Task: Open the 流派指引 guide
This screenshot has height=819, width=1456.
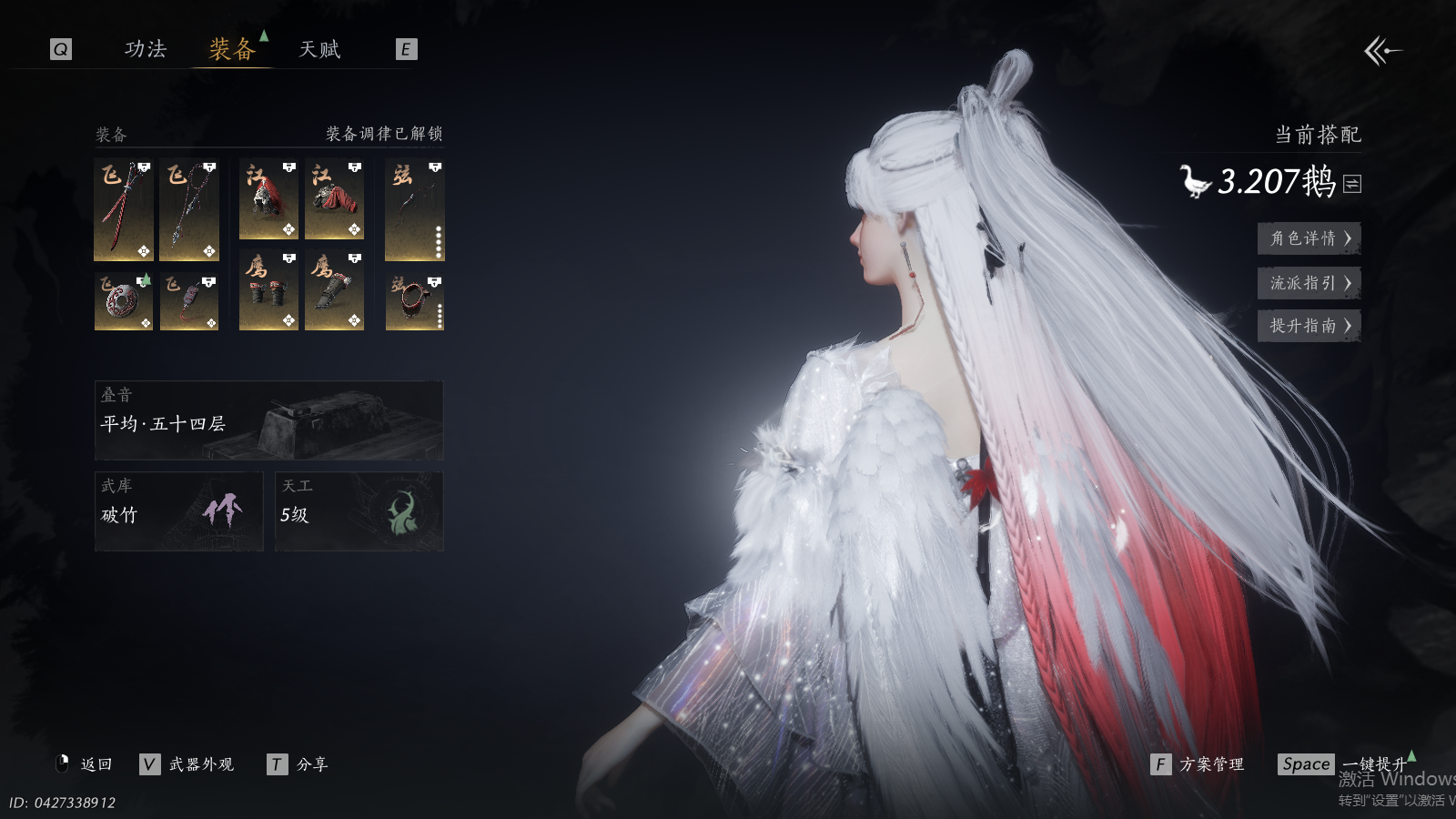Action: (x=1309, y=283)
